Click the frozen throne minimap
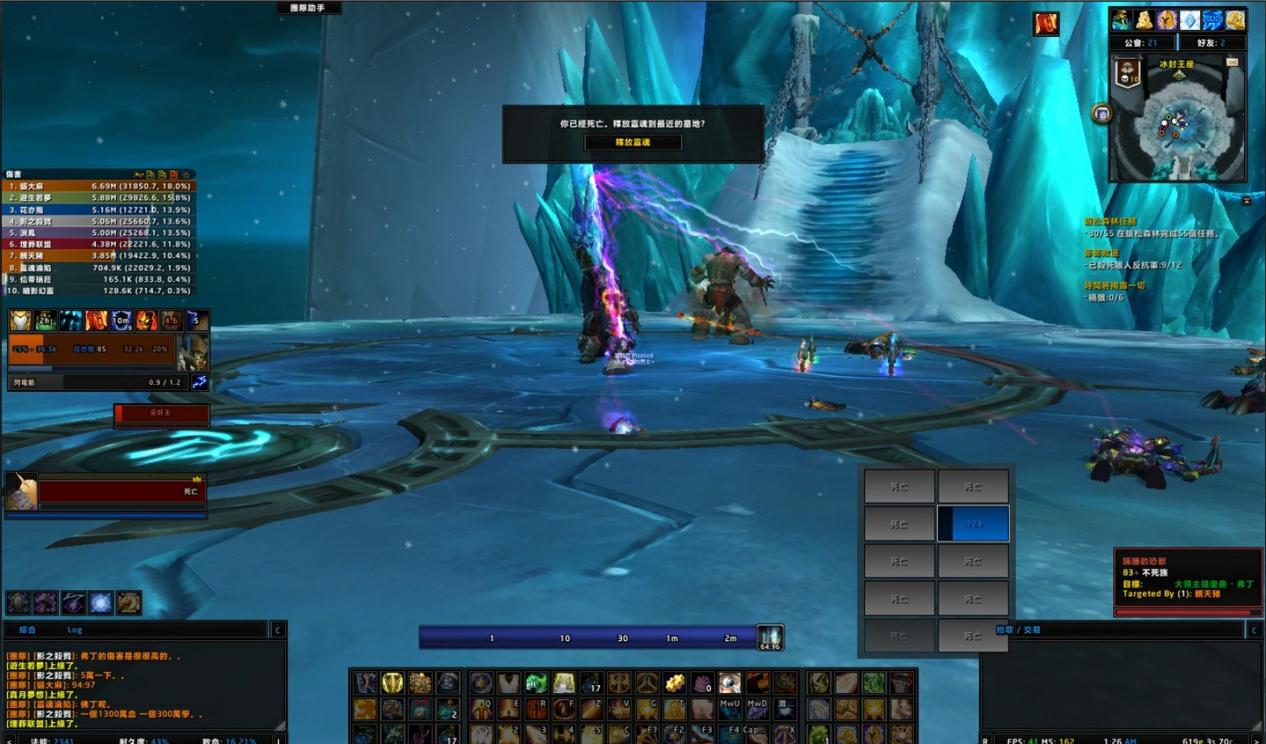Image resolution: width=1266 pixels, height=744 pixels. pyautogui.click(x=1178, y=125)
